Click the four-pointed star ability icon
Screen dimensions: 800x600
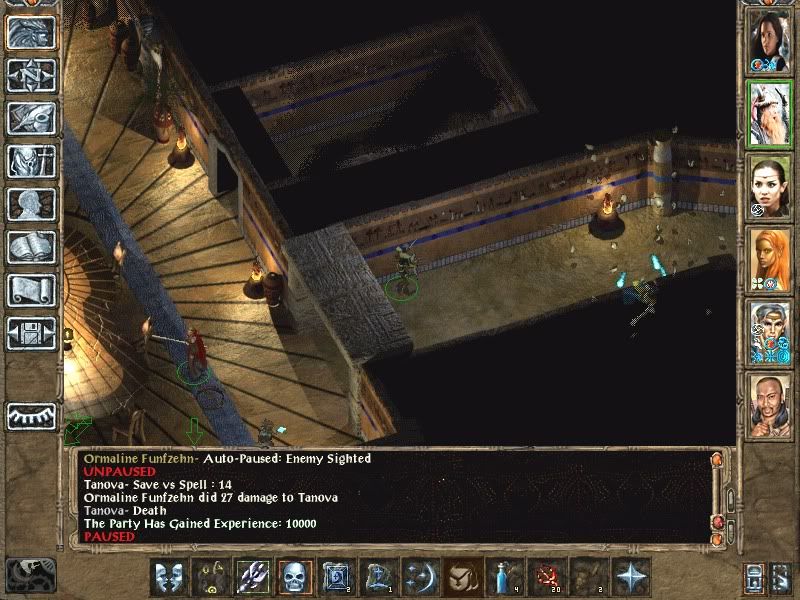point(631,577)
